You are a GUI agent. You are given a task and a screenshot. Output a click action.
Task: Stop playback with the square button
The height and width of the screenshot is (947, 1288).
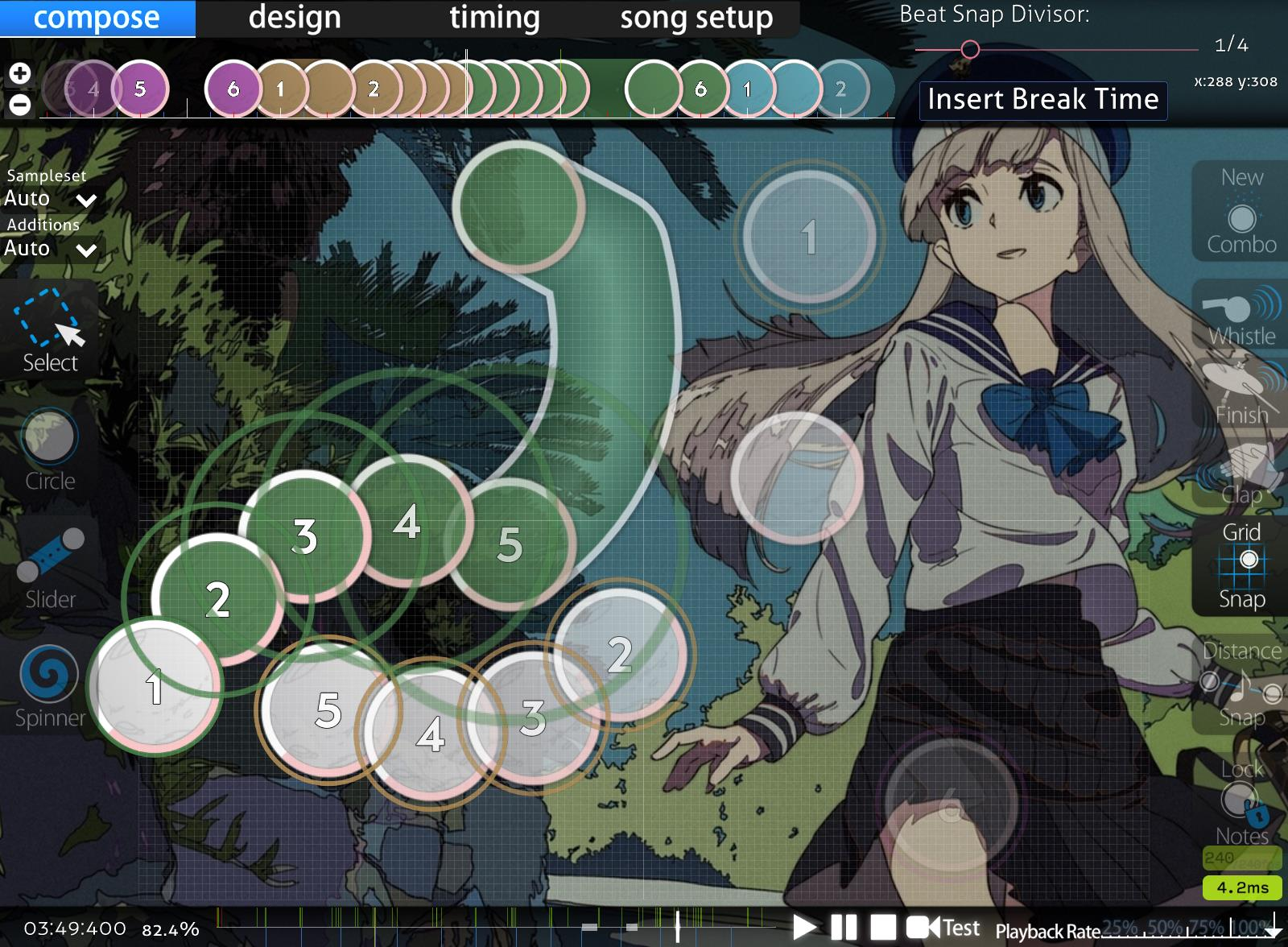(883, 928)
